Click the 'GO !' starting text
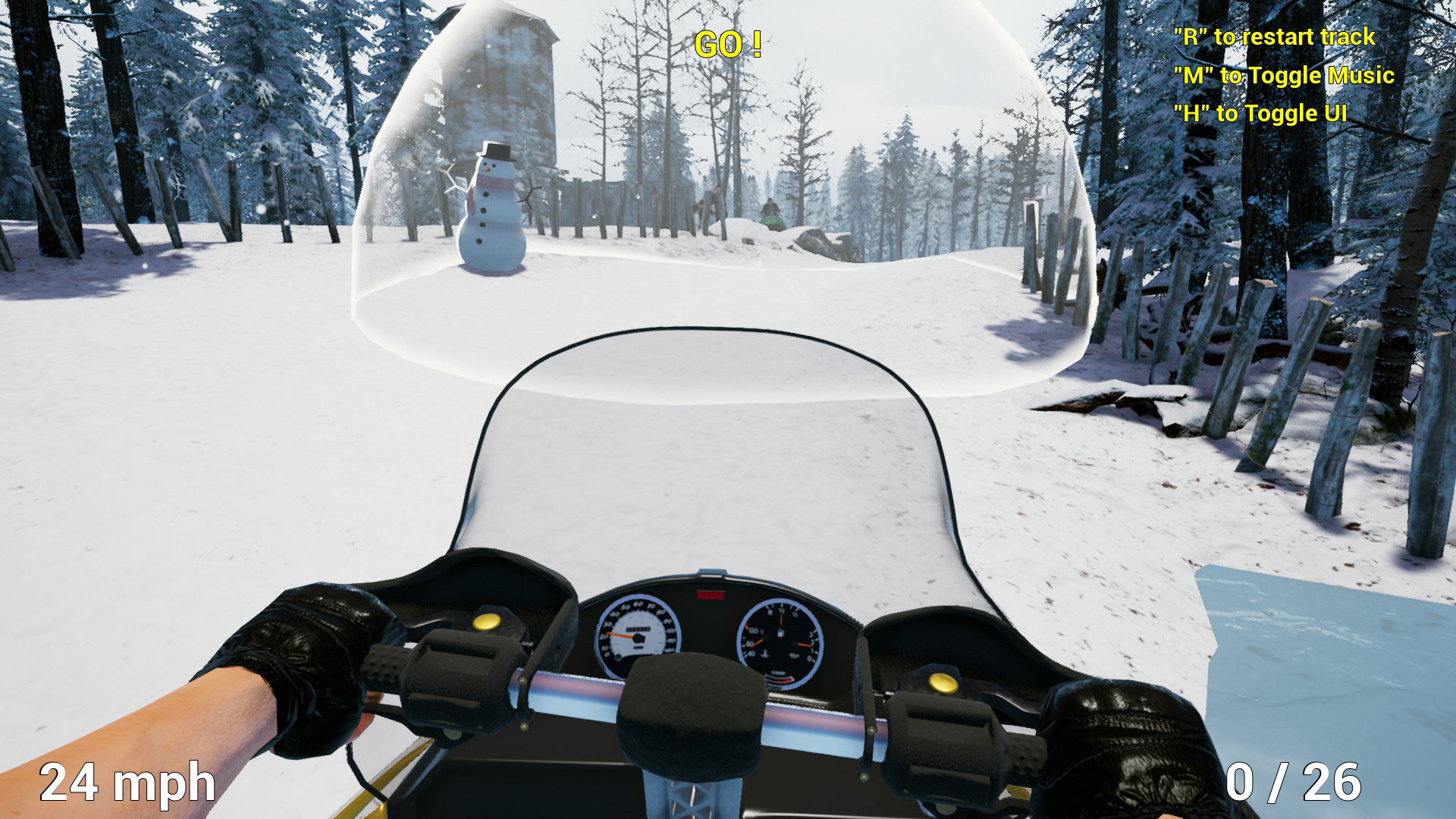Viewport: 1456px width, 819px height. click(729, 44)
